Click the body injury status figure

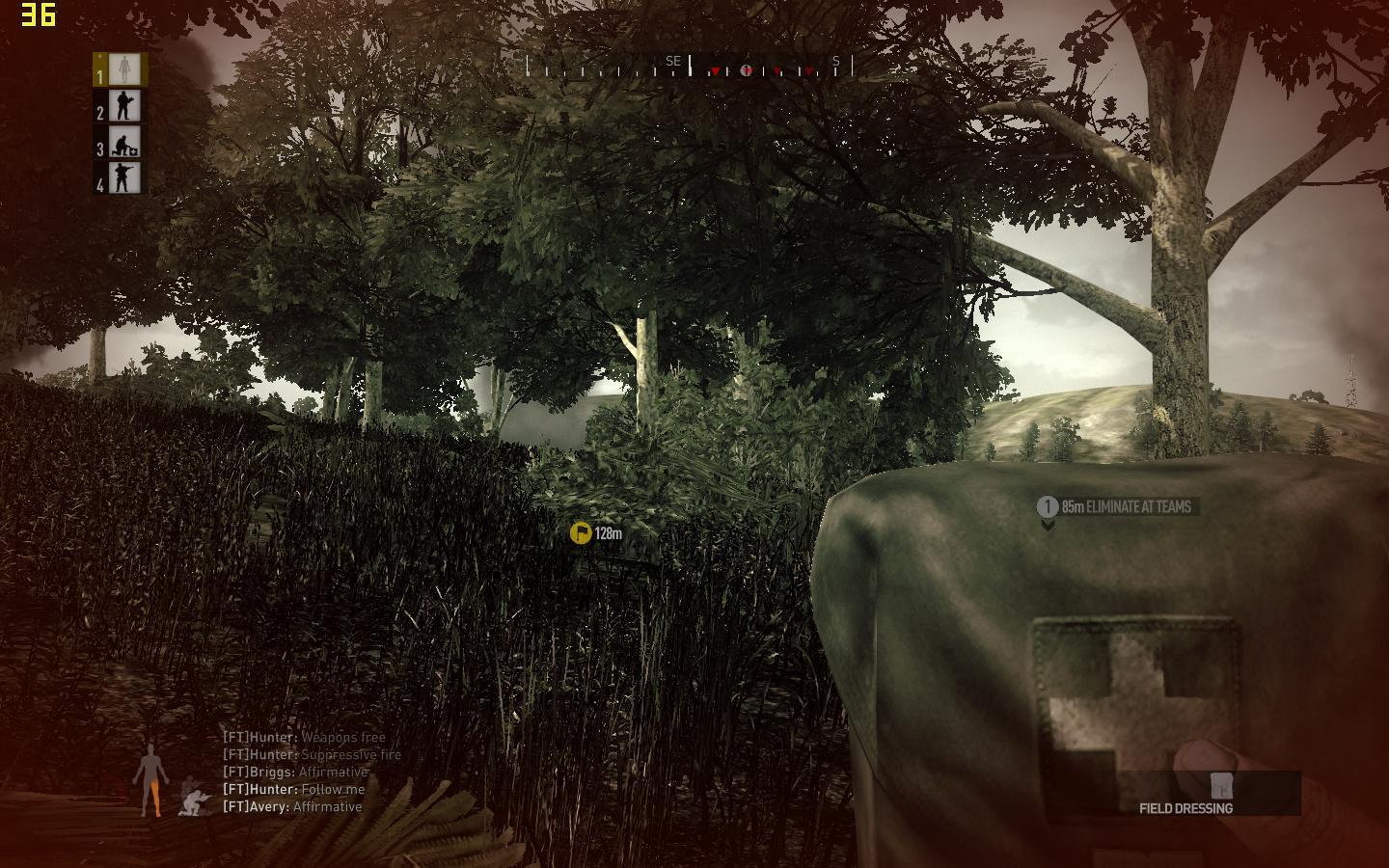[x=150, y=779]
